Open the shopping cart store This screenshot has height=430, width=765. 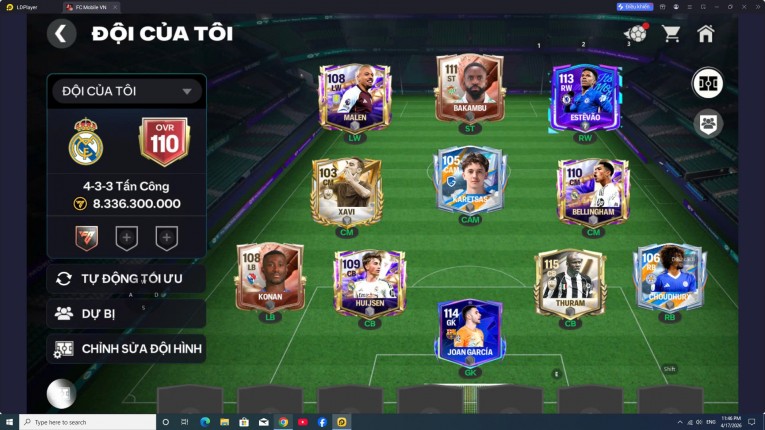coord(671,34)
